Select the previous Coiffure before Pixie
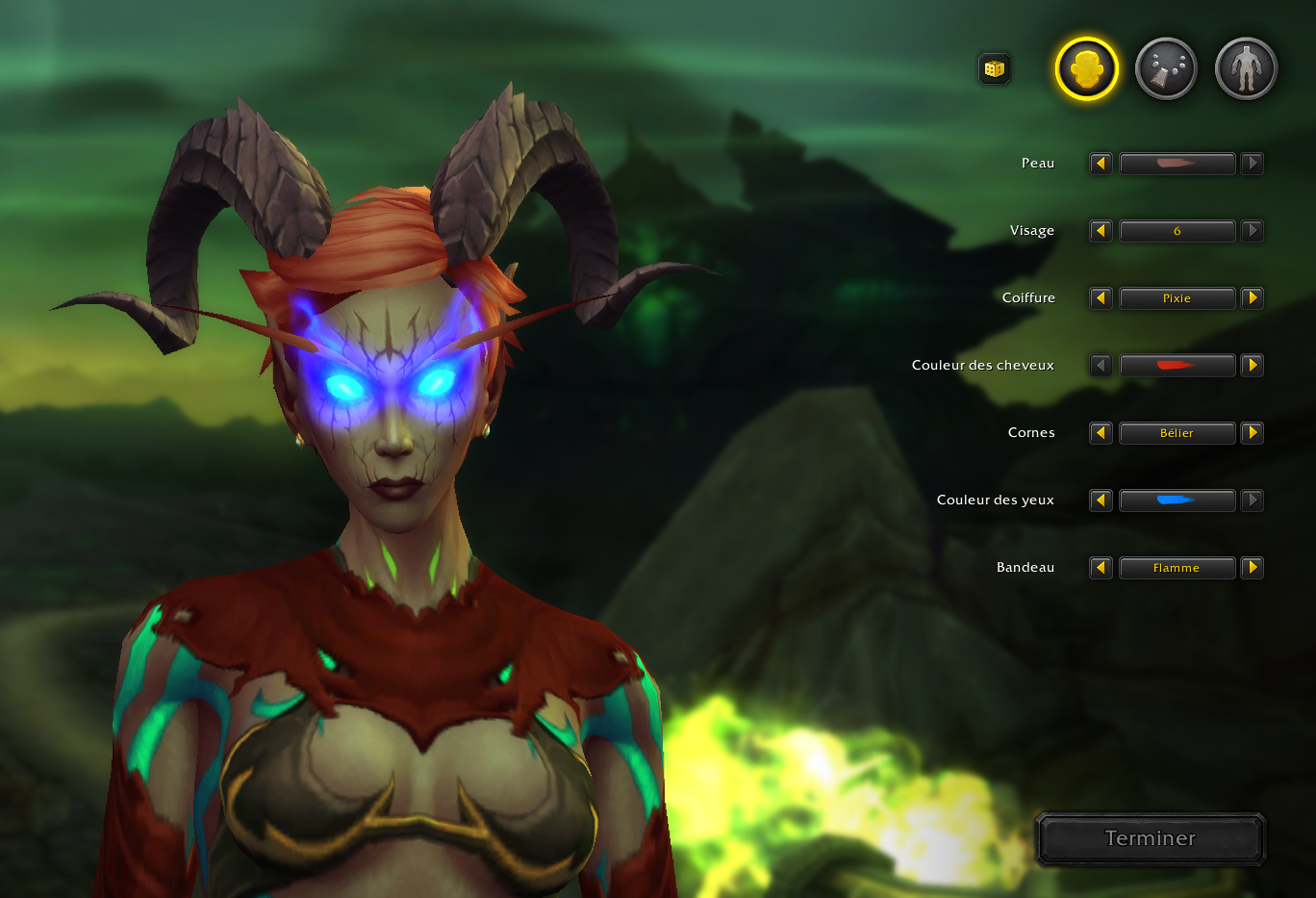 (x=1101, y=298)
